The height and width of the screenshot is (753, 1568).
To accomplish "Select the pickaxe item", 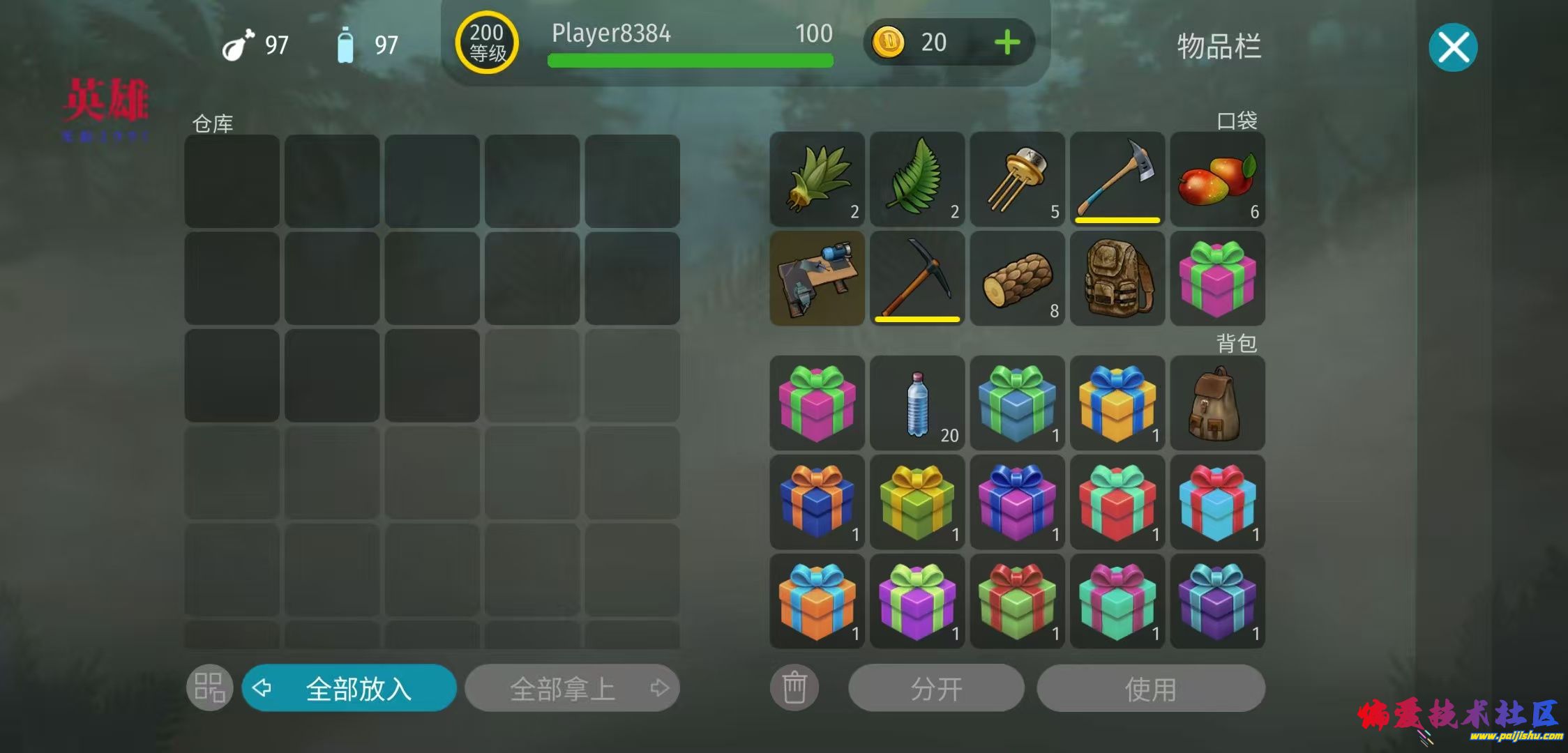I will [x=917, y=279].
